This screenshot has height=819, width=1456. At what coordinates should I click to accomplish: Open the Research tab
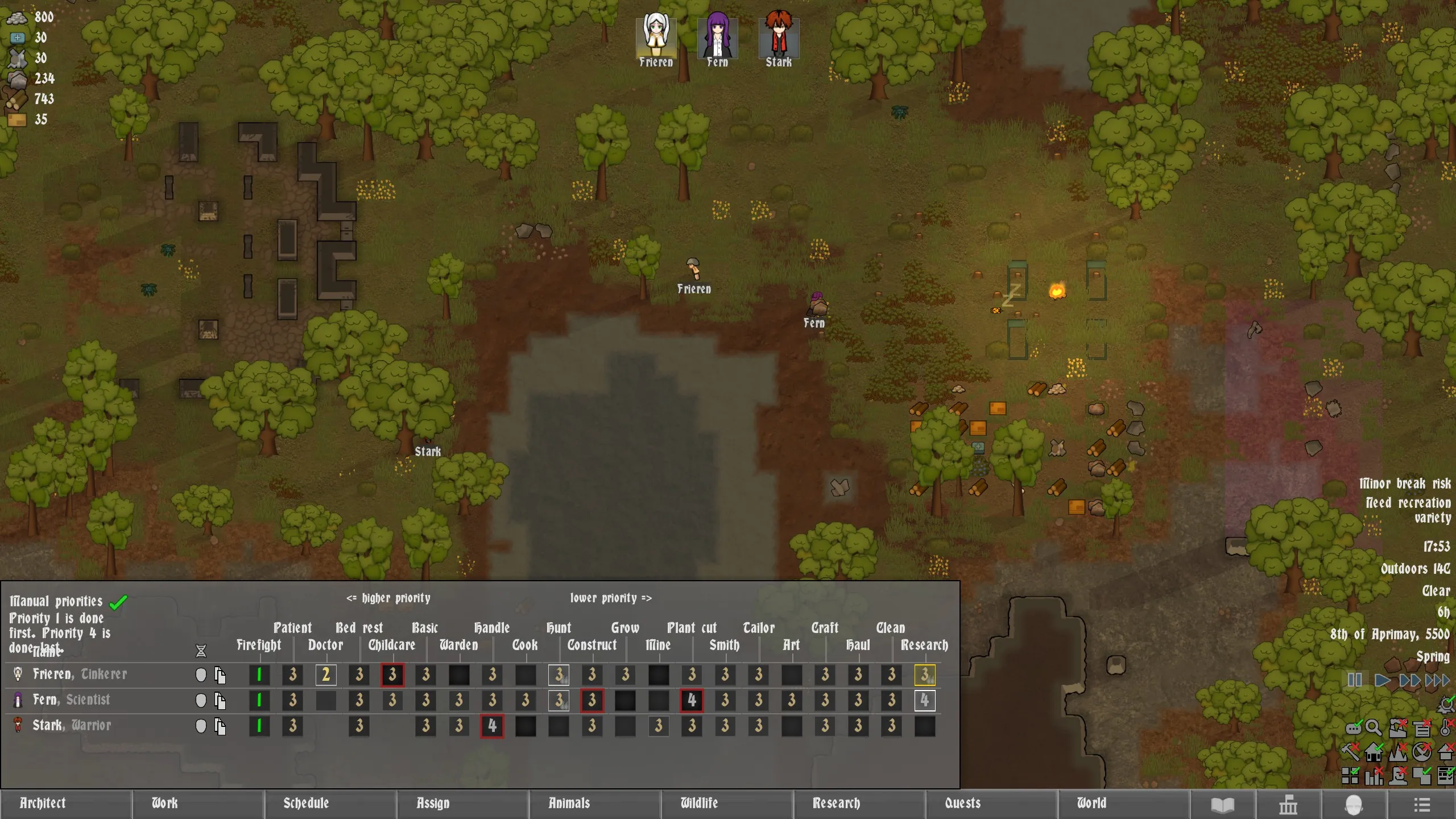tap(859, 803)
